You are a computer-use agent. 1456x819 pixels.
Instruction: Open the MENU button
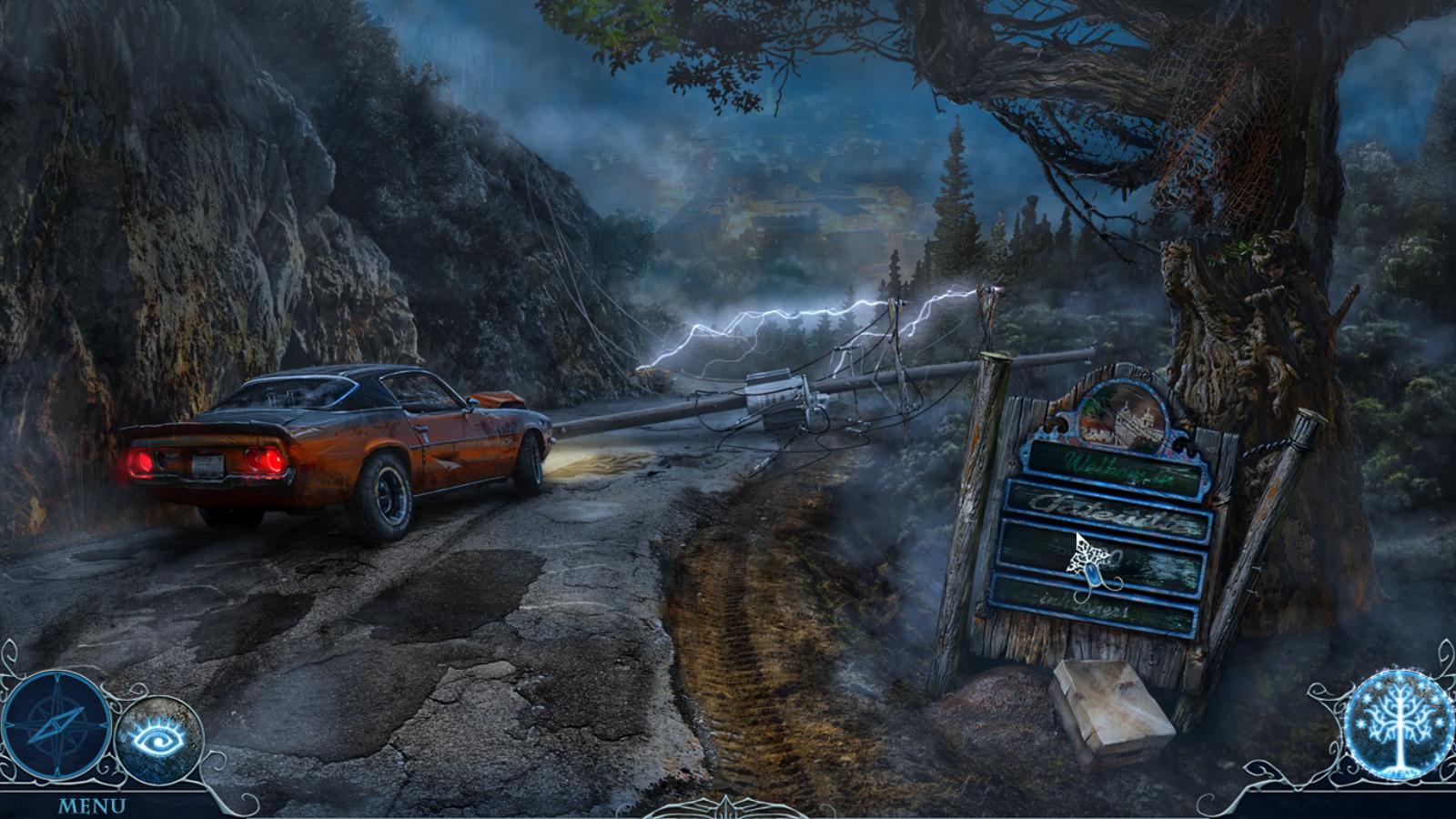[92, 806]
